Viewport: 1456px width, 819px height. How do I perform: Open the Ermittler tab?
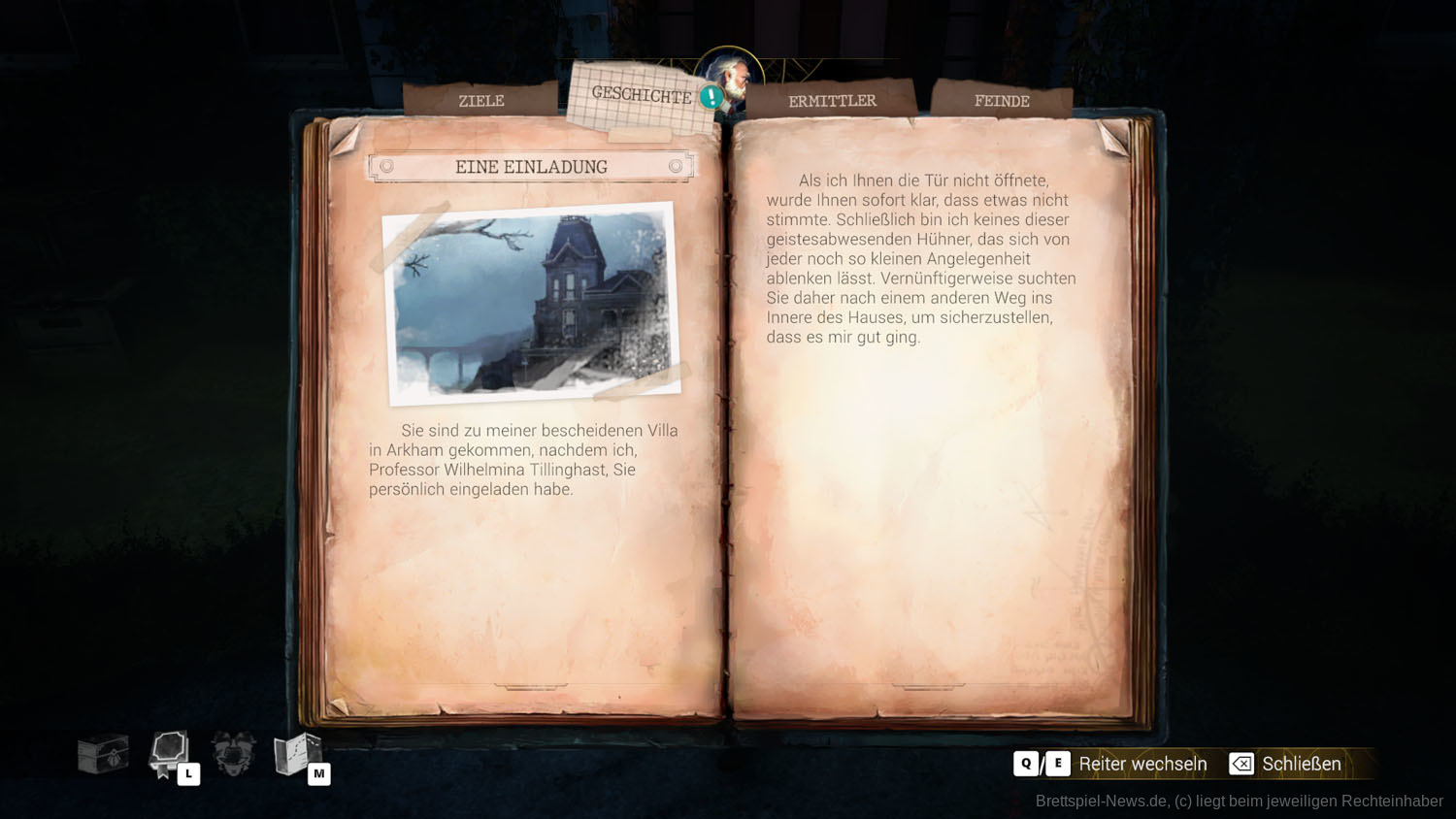(x=832, y=101)
